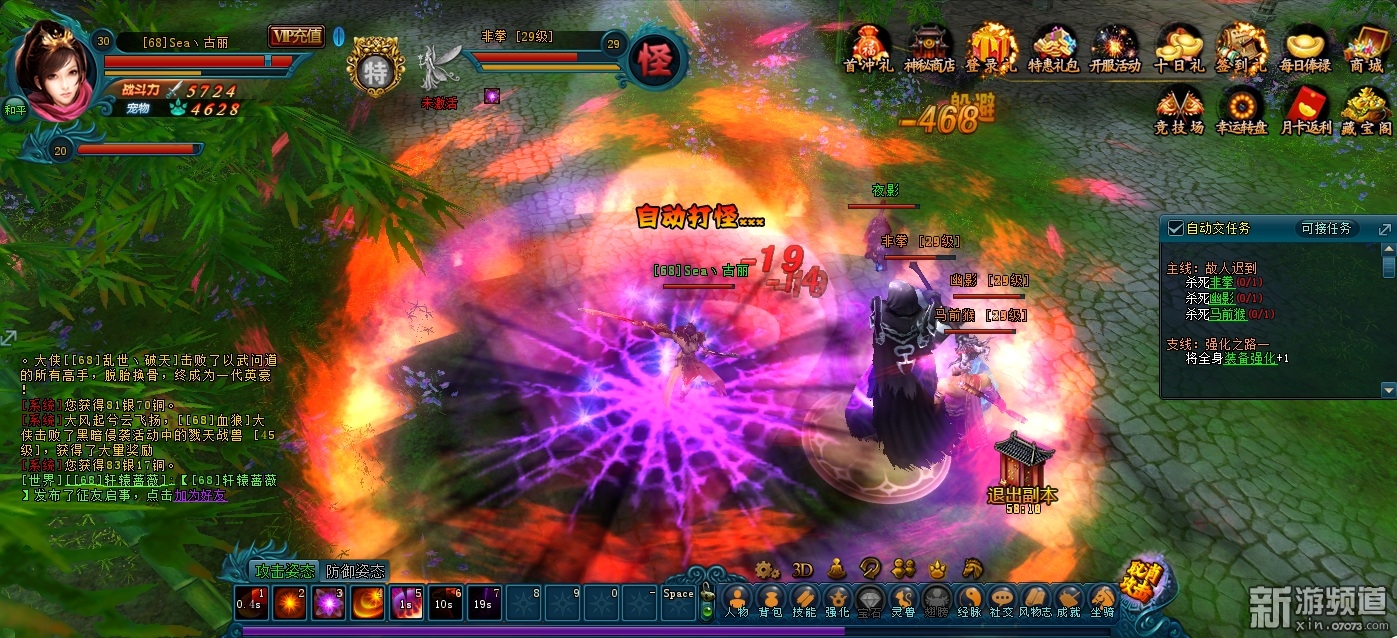Open the VIP充值 recharge button
Screen dimensions: 1397x638
296,37
